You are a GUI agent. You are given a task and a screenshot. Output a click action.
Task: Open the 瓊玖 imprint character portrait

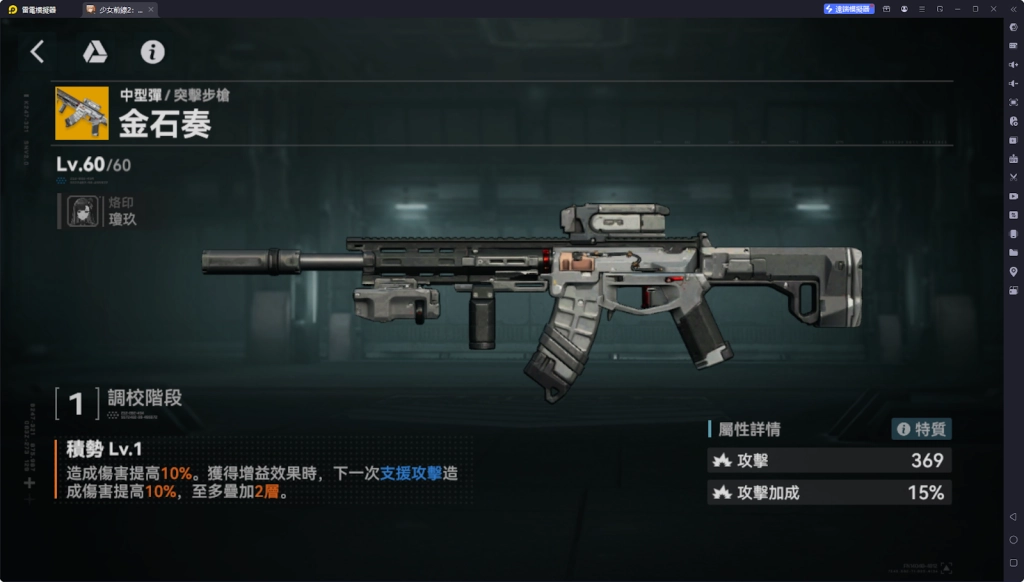[83, 211]
